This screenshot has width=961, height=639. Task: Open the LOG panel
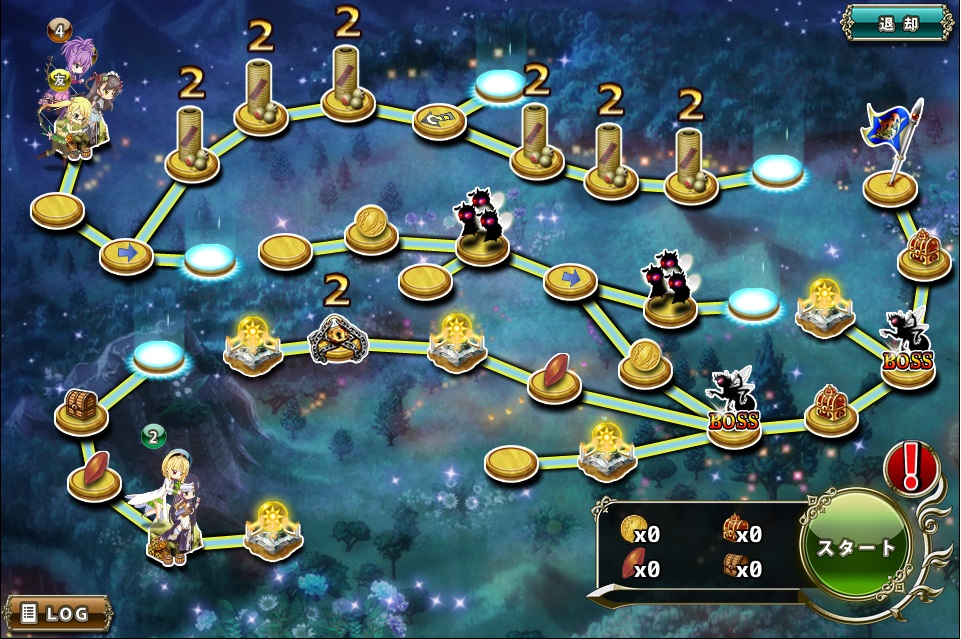click(x=57, y=613)
